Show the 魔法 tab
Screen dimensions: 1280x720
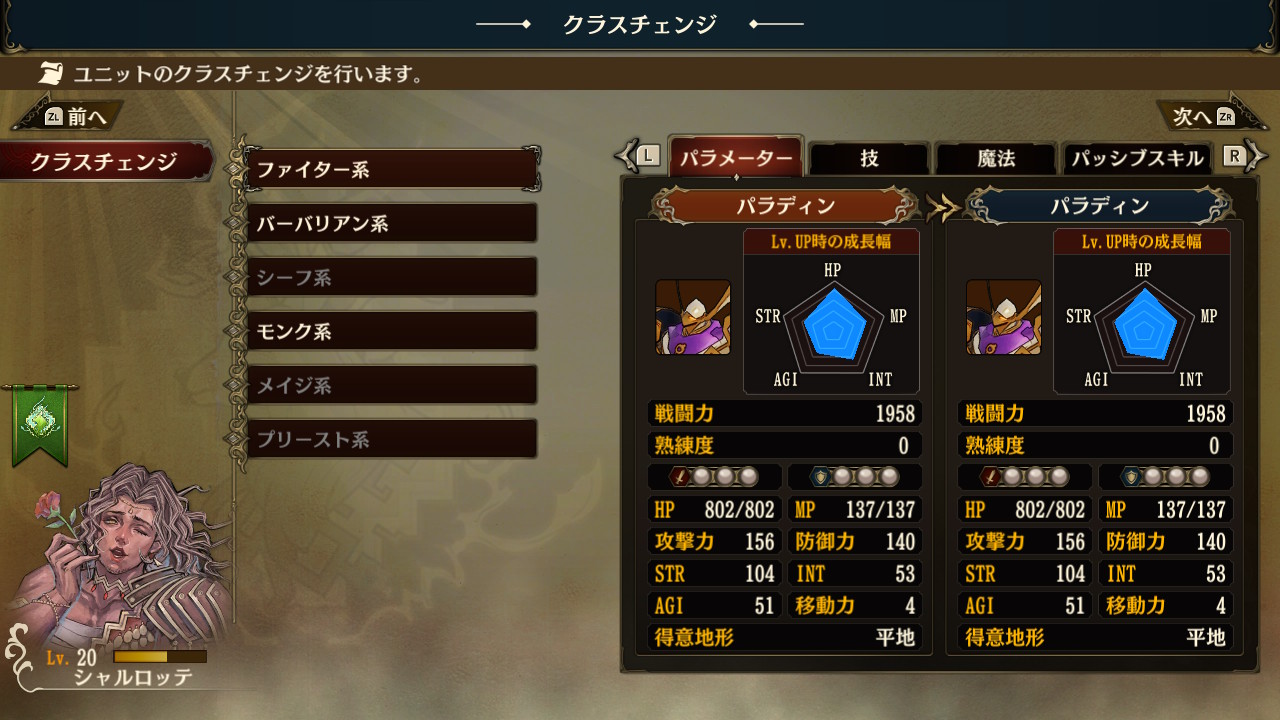(995, 158)
